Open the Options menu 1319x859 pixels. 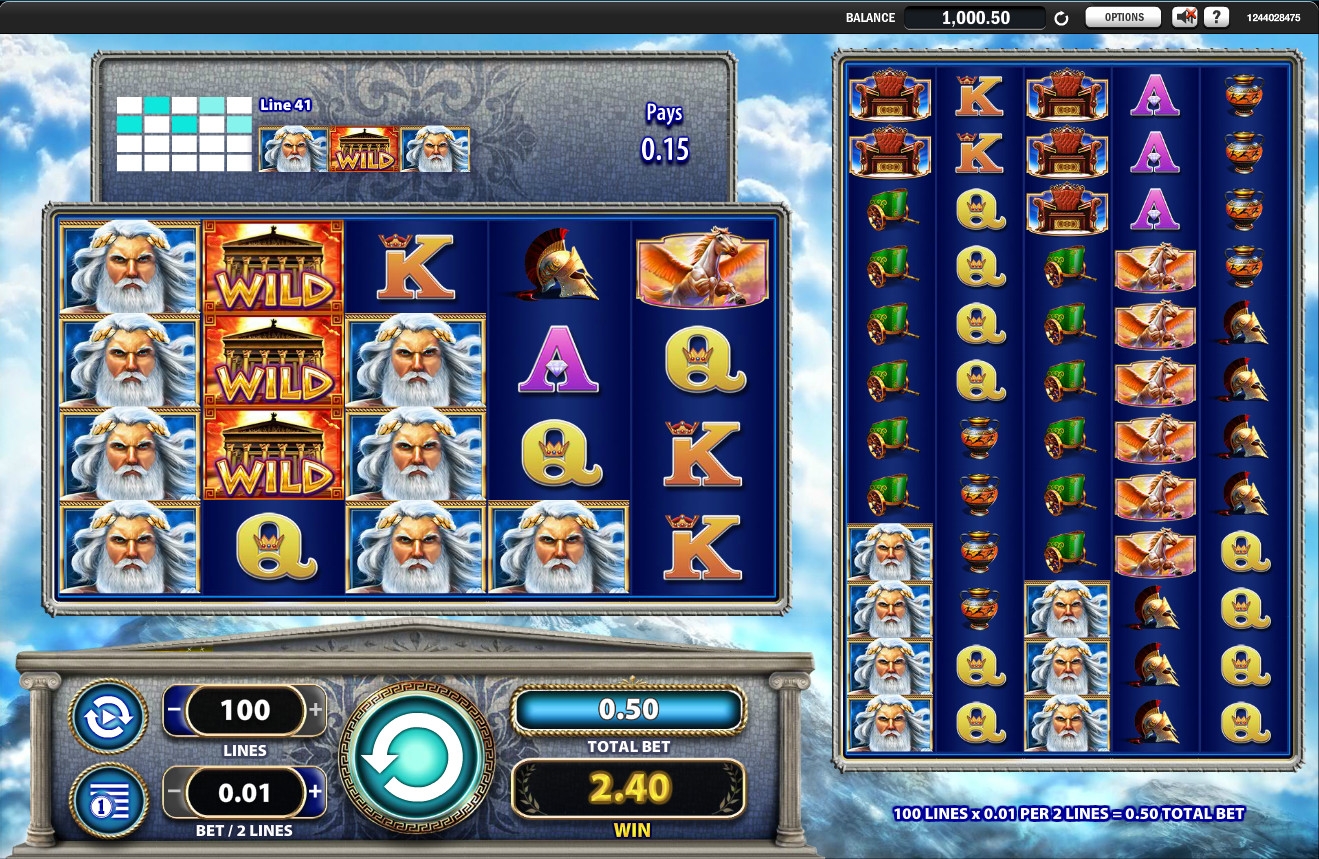pyautogui.click(x=1123, y=17)
